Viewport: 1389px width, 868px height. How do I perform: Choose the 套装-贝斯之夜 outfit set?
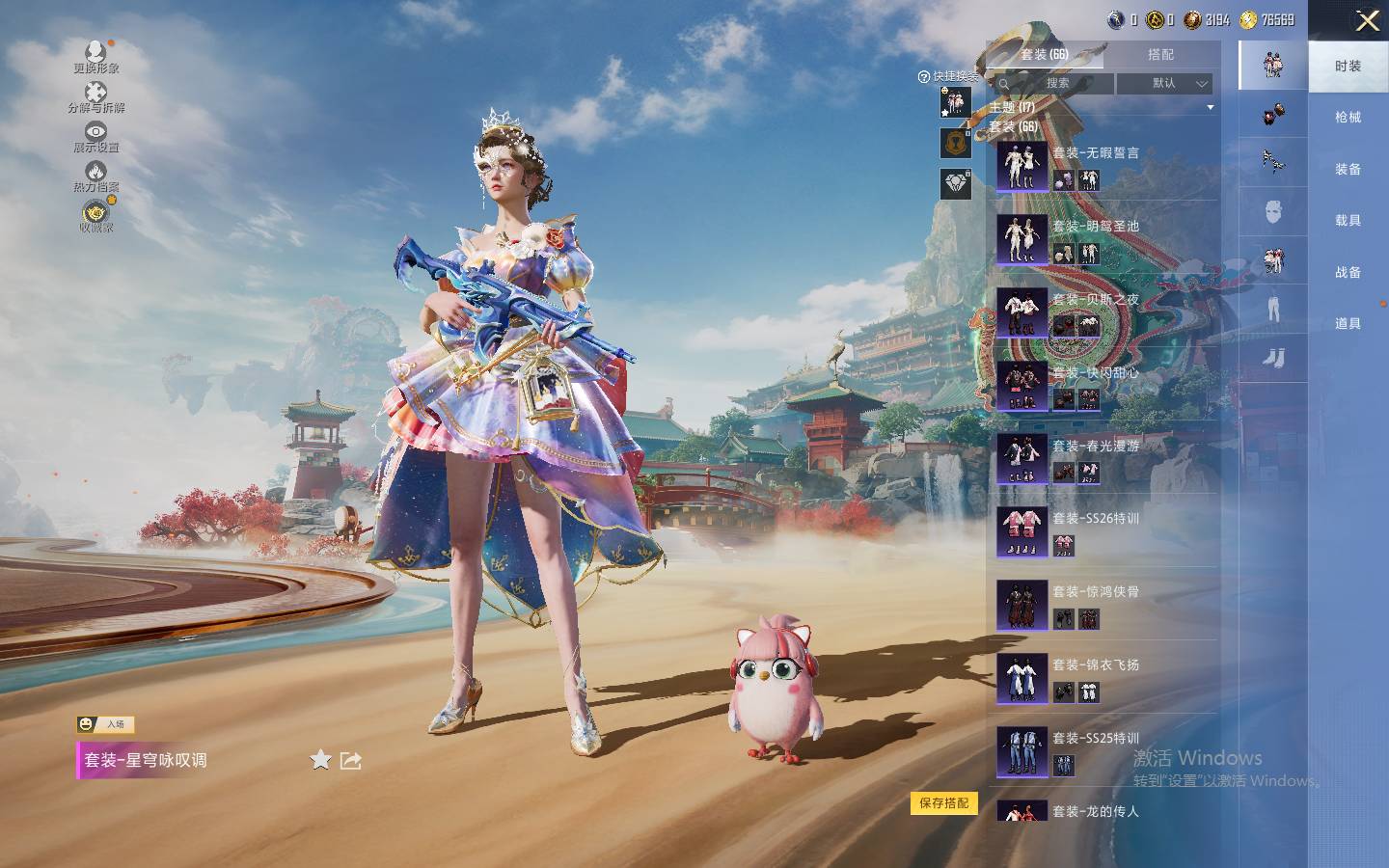(x=1096, y=301)
